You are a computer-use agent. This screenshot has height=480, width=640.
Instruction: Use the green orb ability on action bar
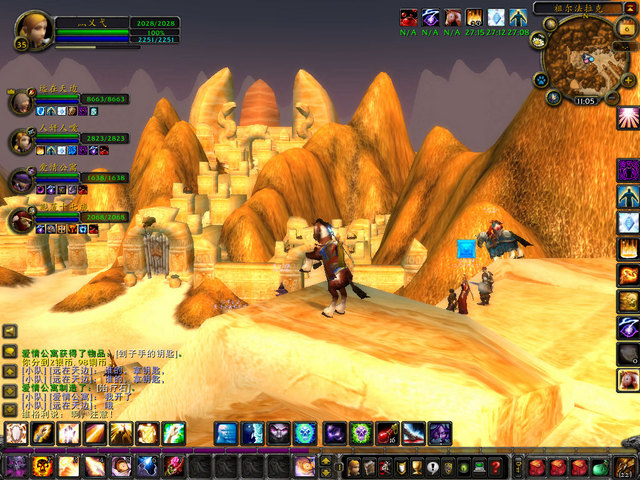362,434
